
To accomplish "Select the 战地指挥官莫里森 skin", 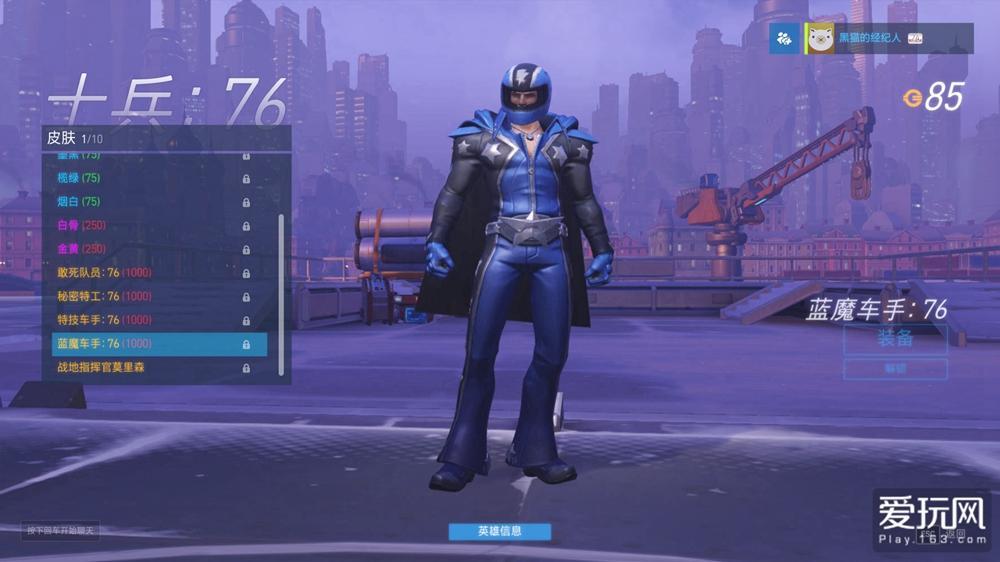I will pos(150,368).
